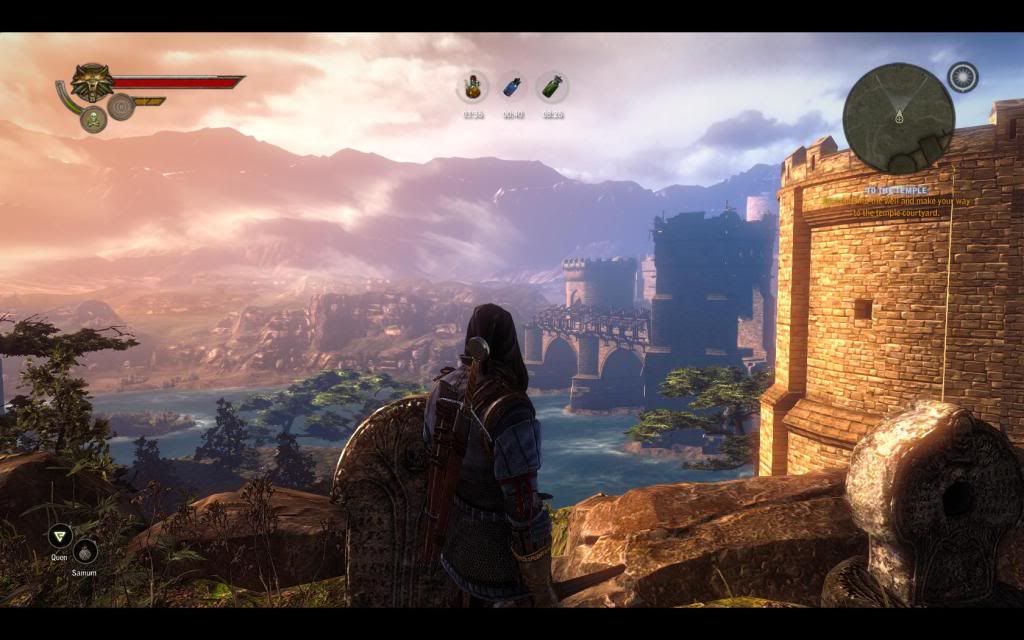Click the blue potion buff icon
The image size is (1024, 640).
(x=513, y=87)
